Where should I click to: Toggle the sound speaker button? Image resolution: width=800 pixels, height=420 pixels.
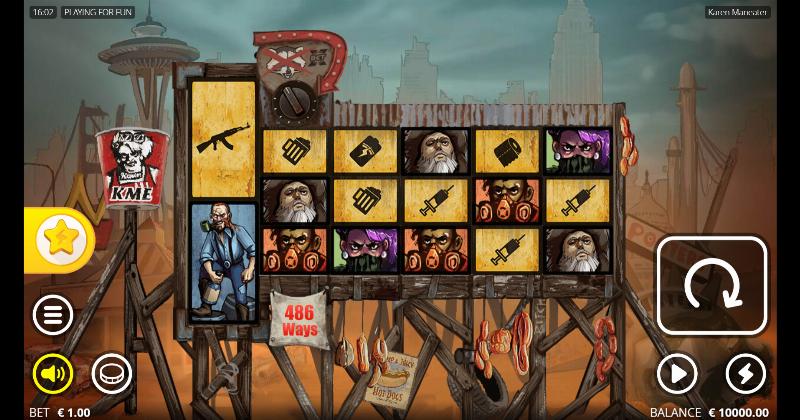[x=53, y=374]
